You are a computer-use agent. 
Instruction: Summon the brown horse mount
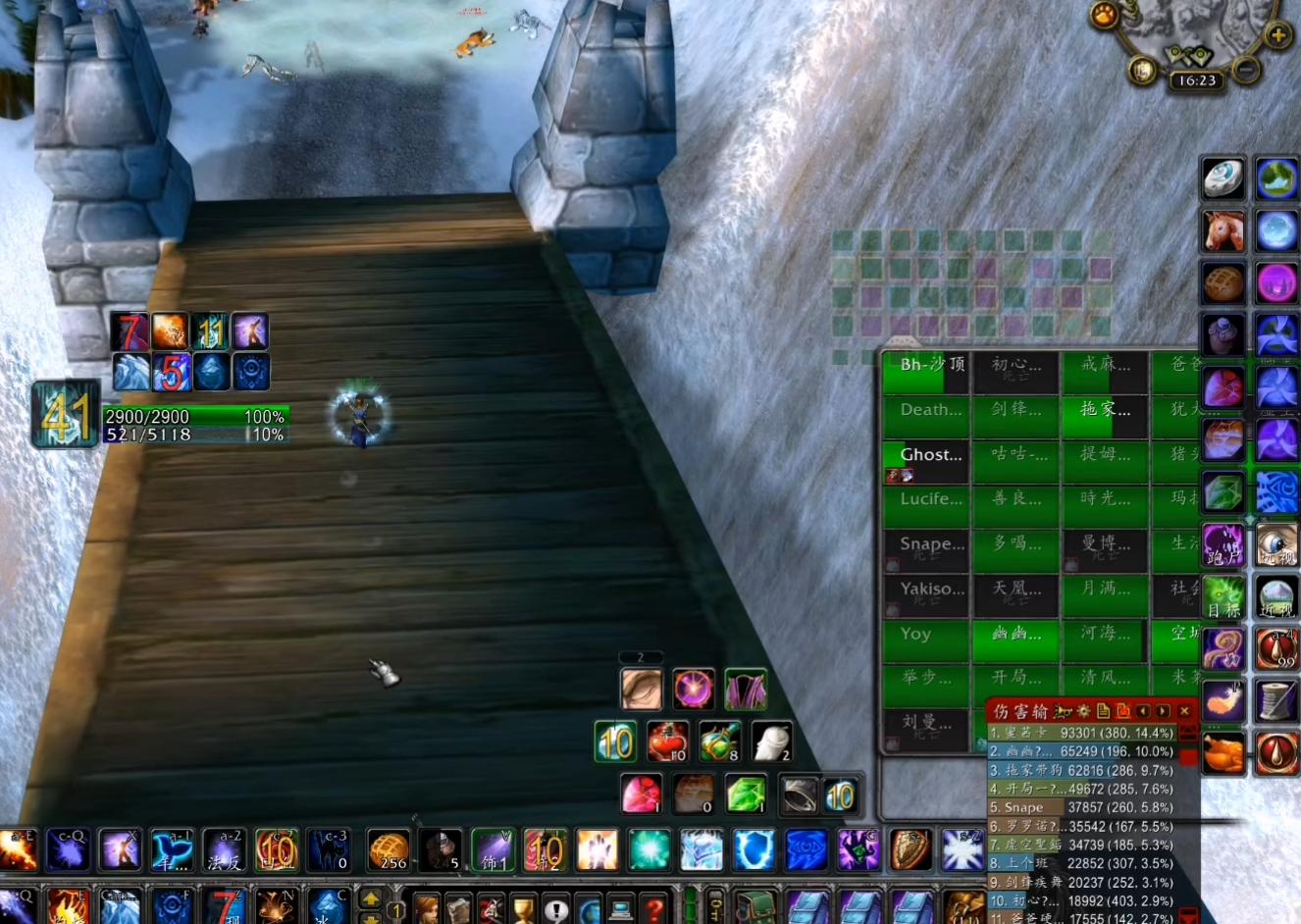click(1223, 231)
